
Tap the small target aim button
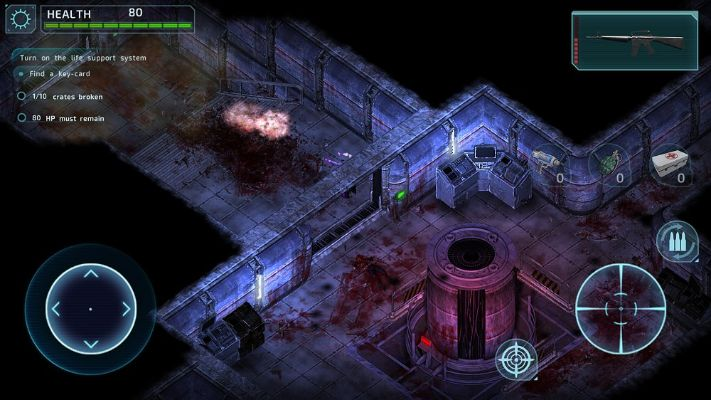click(517, 359)
